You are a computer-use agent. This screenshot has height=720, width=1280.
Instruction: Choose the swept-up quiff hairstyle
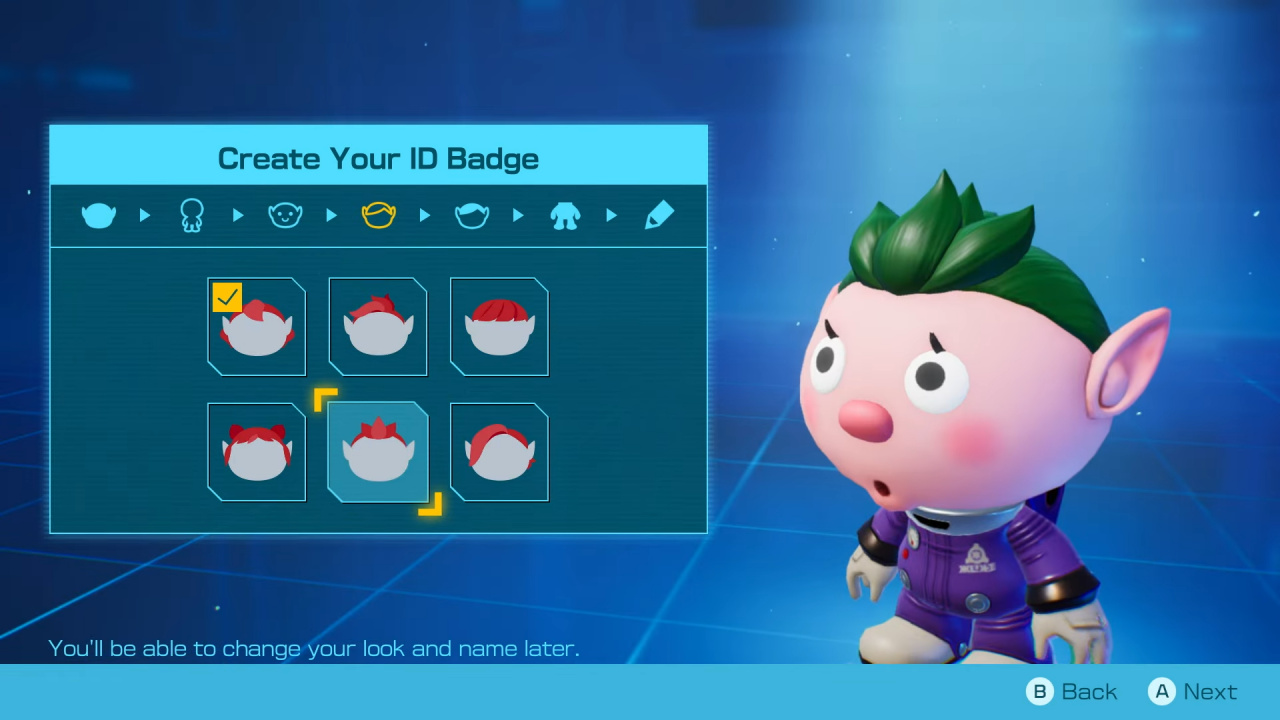click(x=378, y=327)
